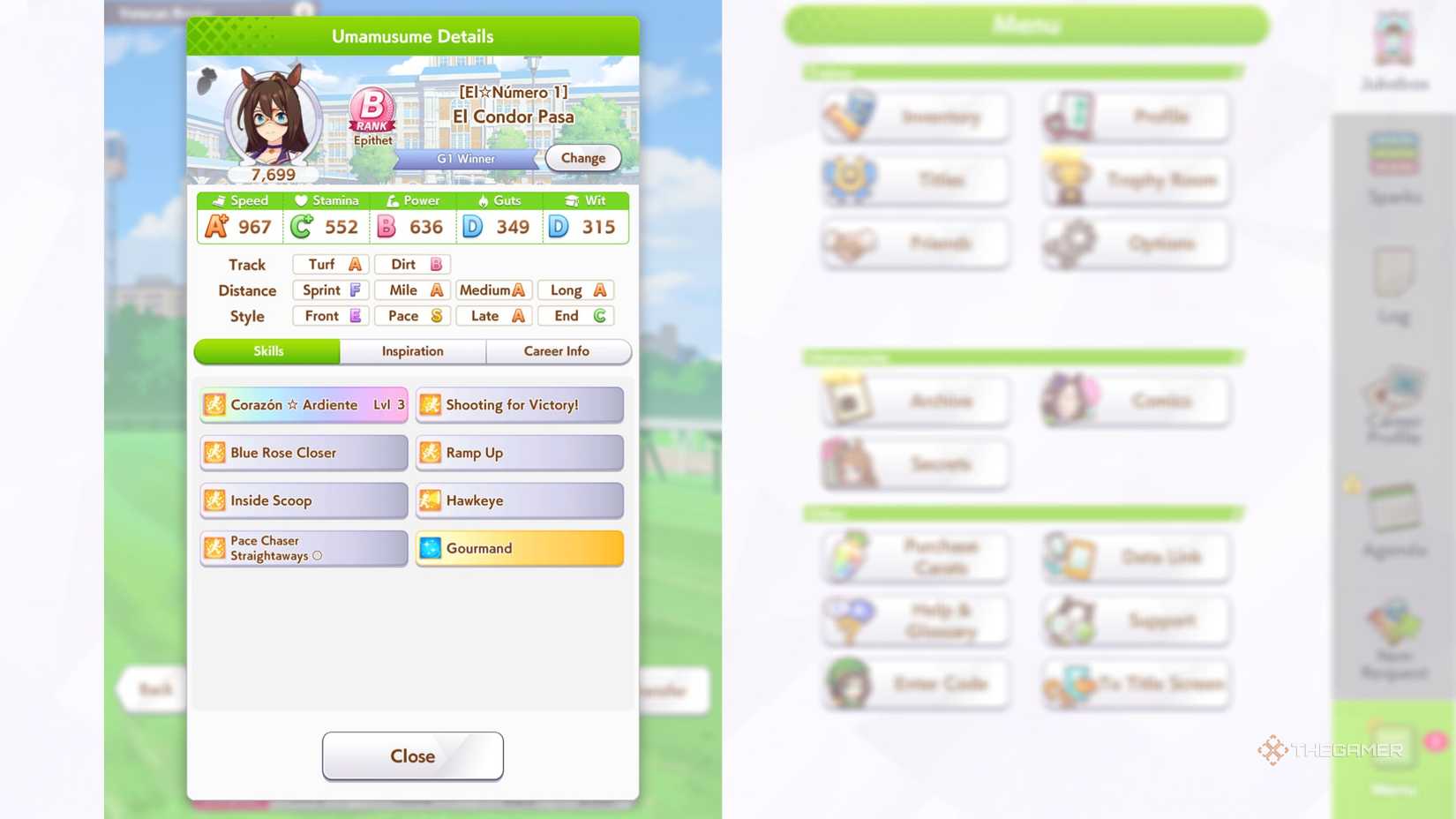Select the Gourmand skill
Viewport: 1456px width, 819px height.
(x=519, y=548)
